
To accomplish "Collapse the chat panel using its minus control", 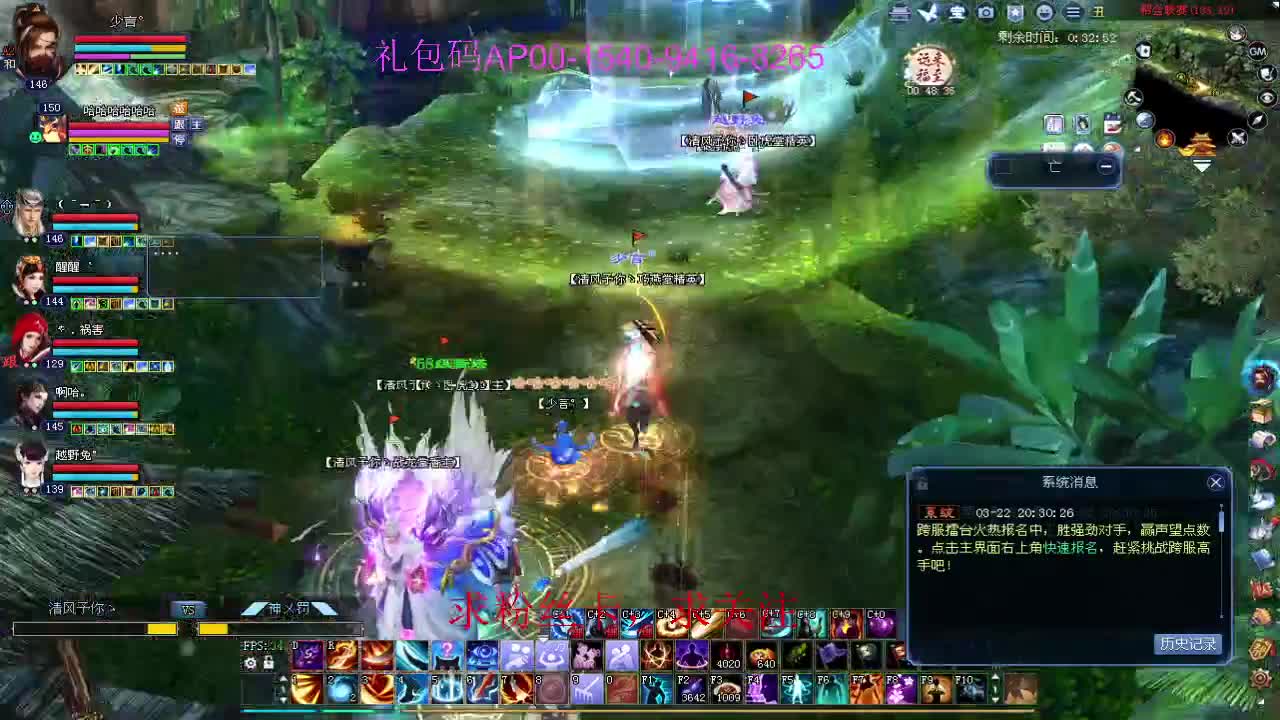I will [1105, 168].
